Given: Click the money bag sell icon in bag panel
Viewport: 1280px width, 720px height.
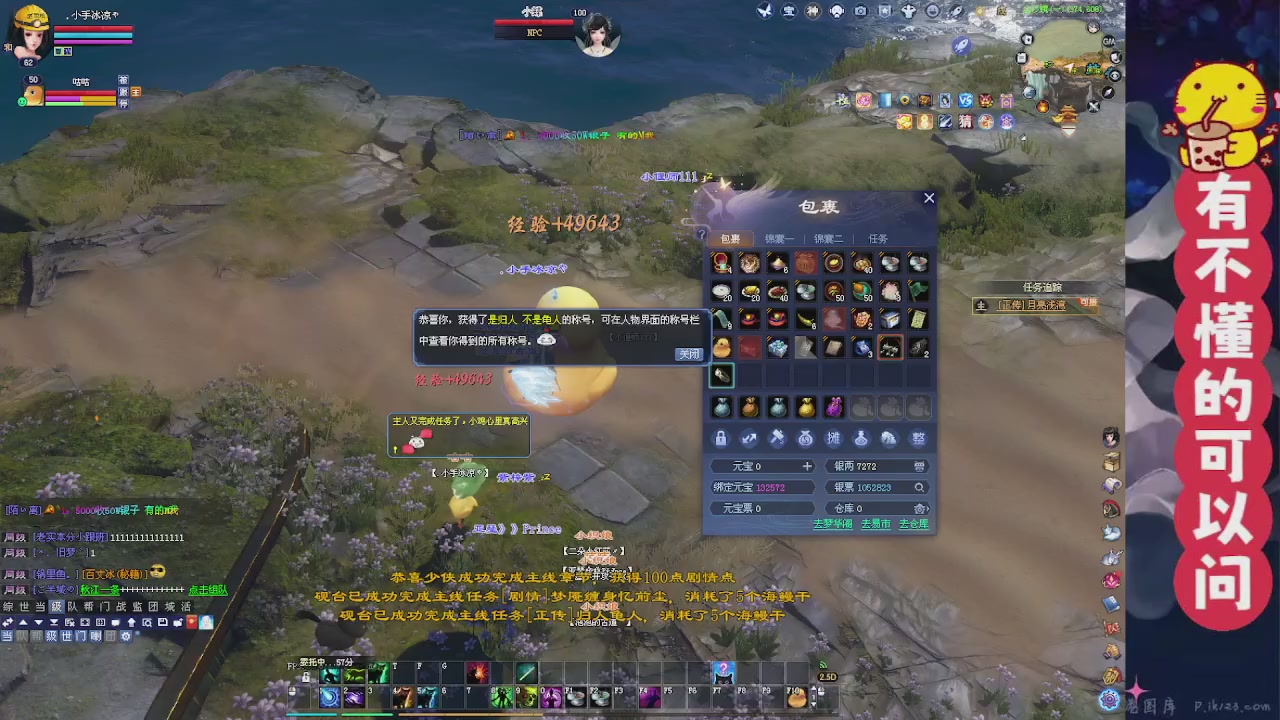Looking at the screenshot, I should [805, 438].
